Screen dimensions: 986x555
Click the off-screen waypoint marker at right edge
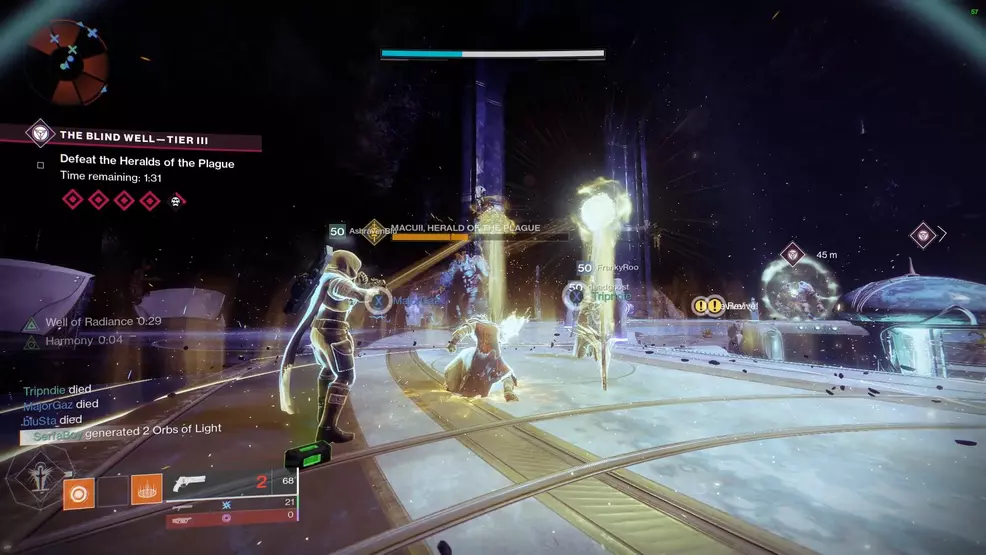pos(923,236)
